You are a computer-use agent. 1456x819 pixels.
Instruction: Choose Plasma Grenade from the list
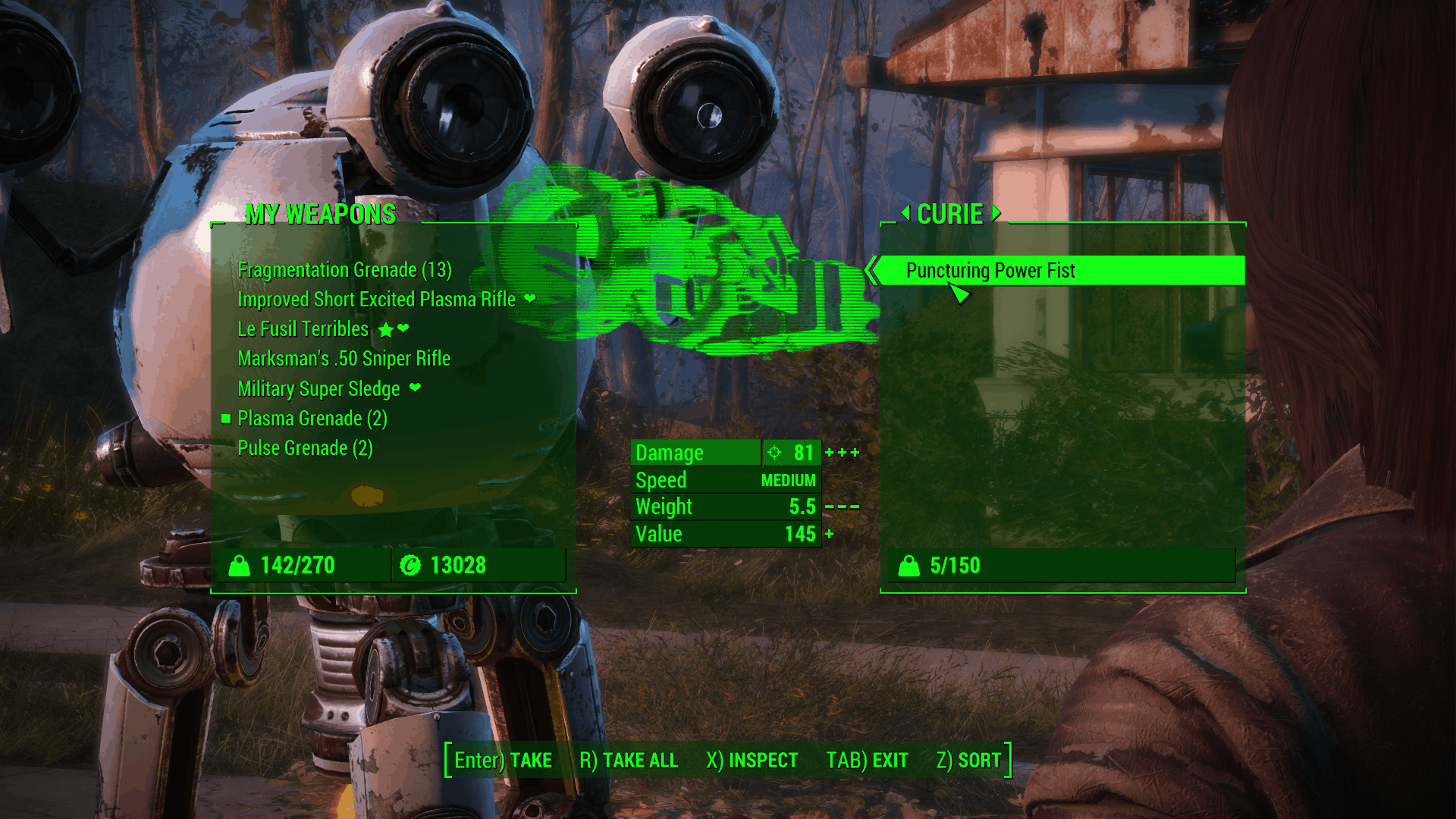pos(312,419)
